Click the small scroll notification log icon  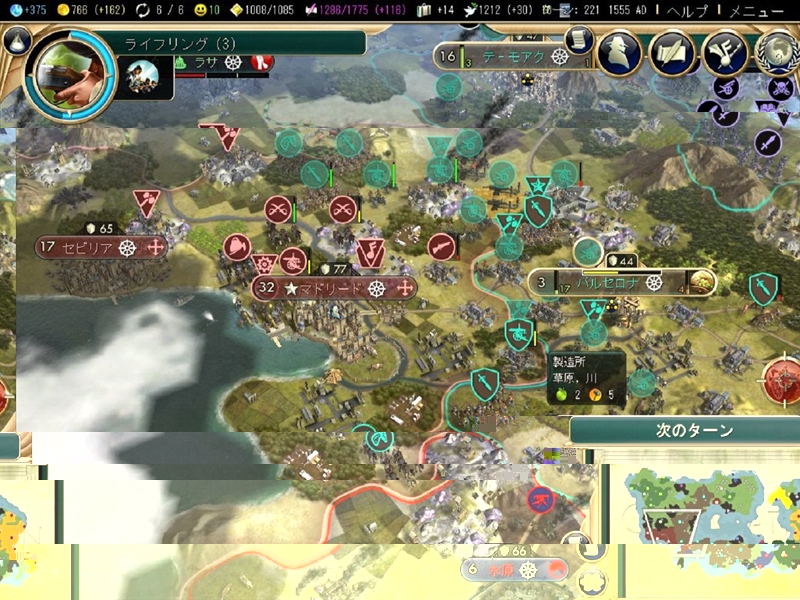coord(579,39)
